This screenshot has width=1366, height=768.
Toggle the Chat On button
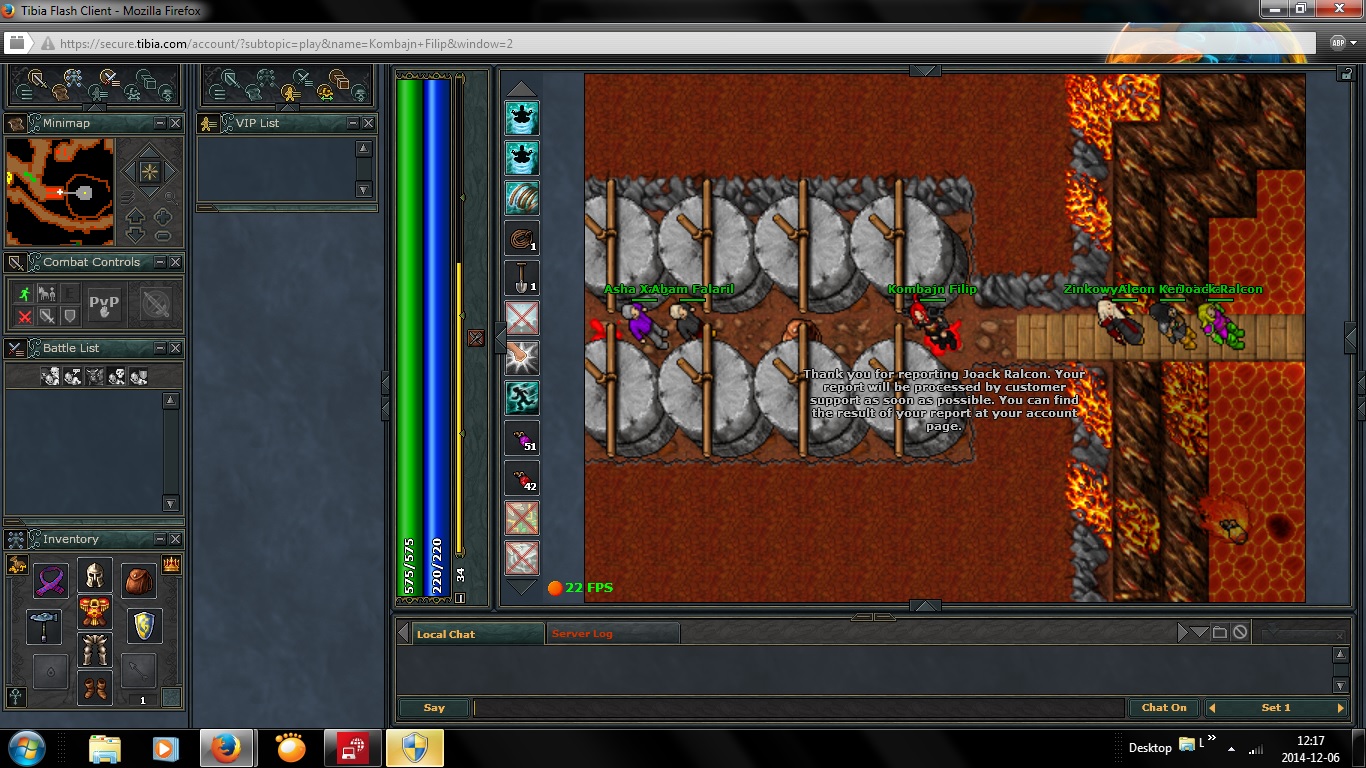pos(1164,708)
